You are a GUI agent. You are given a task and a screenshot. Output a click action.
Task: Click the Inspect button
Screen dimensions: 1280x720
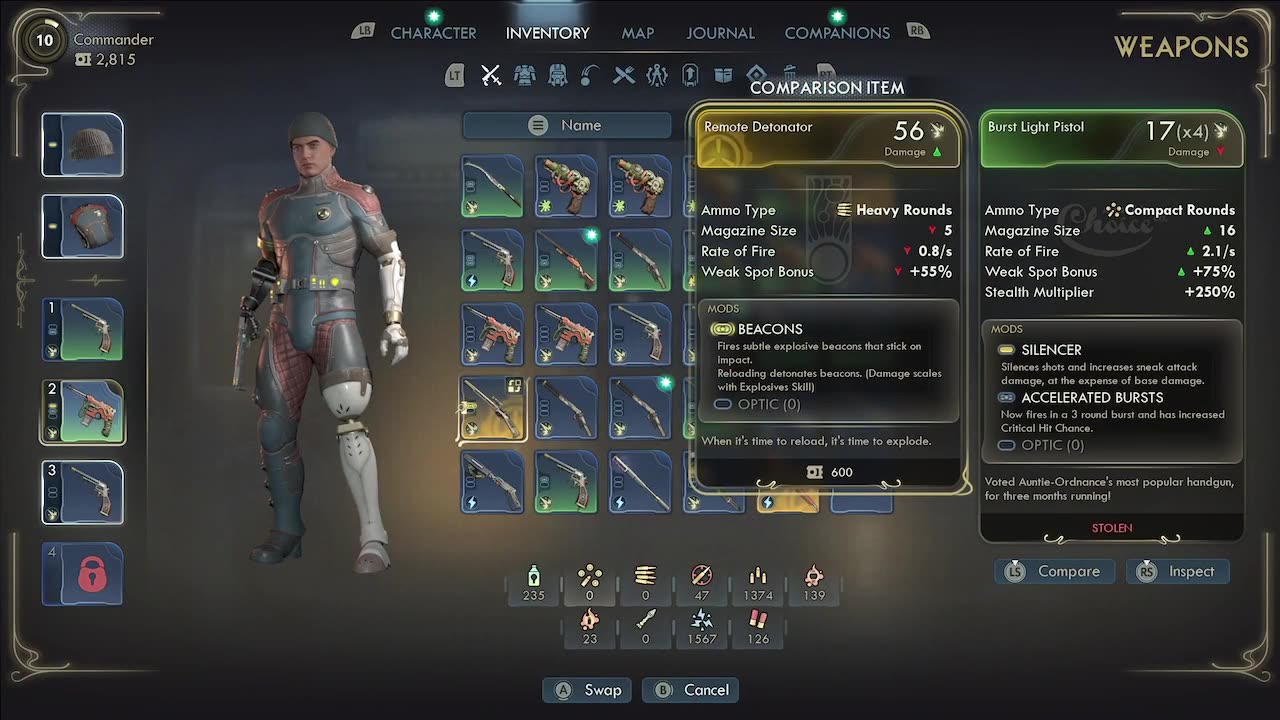tap(1178, 571)
